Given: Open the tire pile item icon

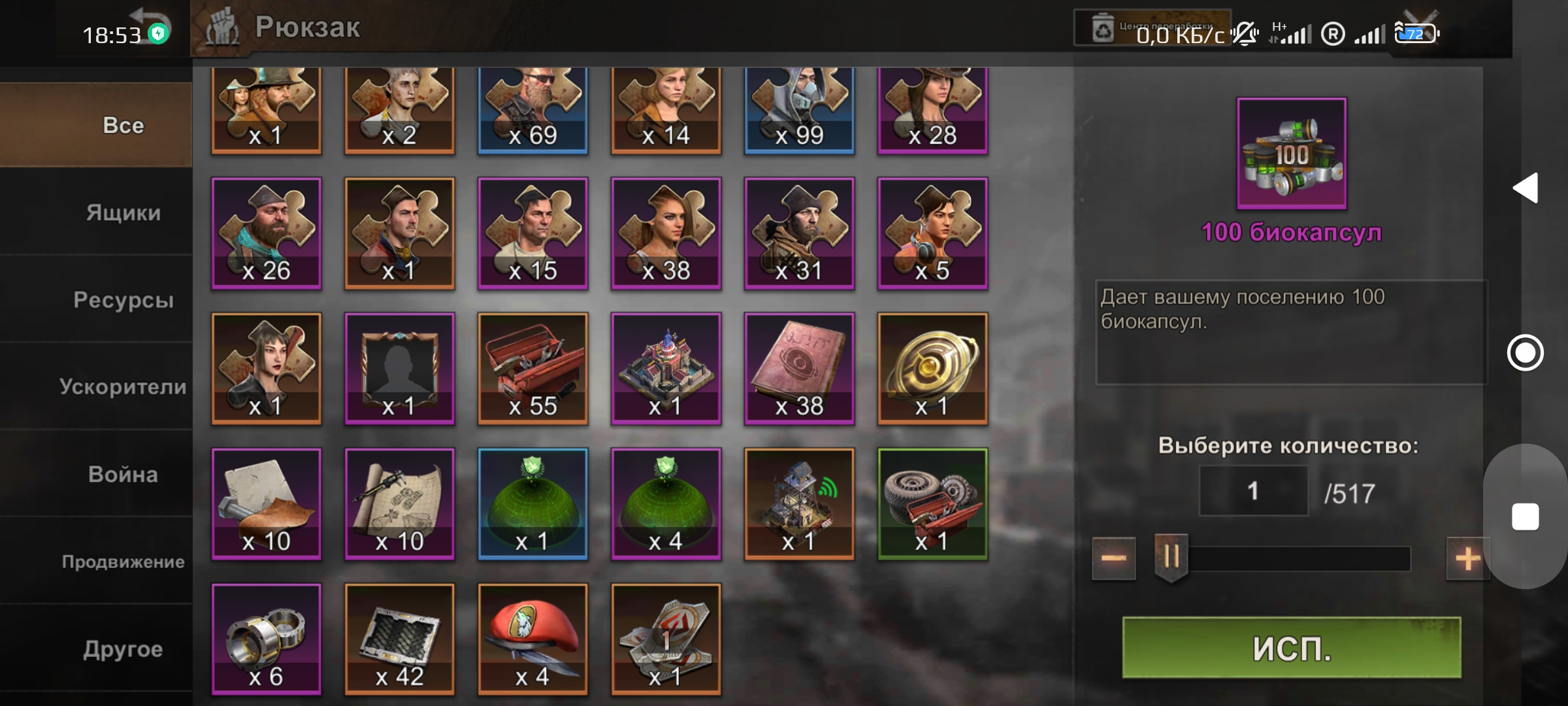Looking at the screenshot, I should click(932, 503).
